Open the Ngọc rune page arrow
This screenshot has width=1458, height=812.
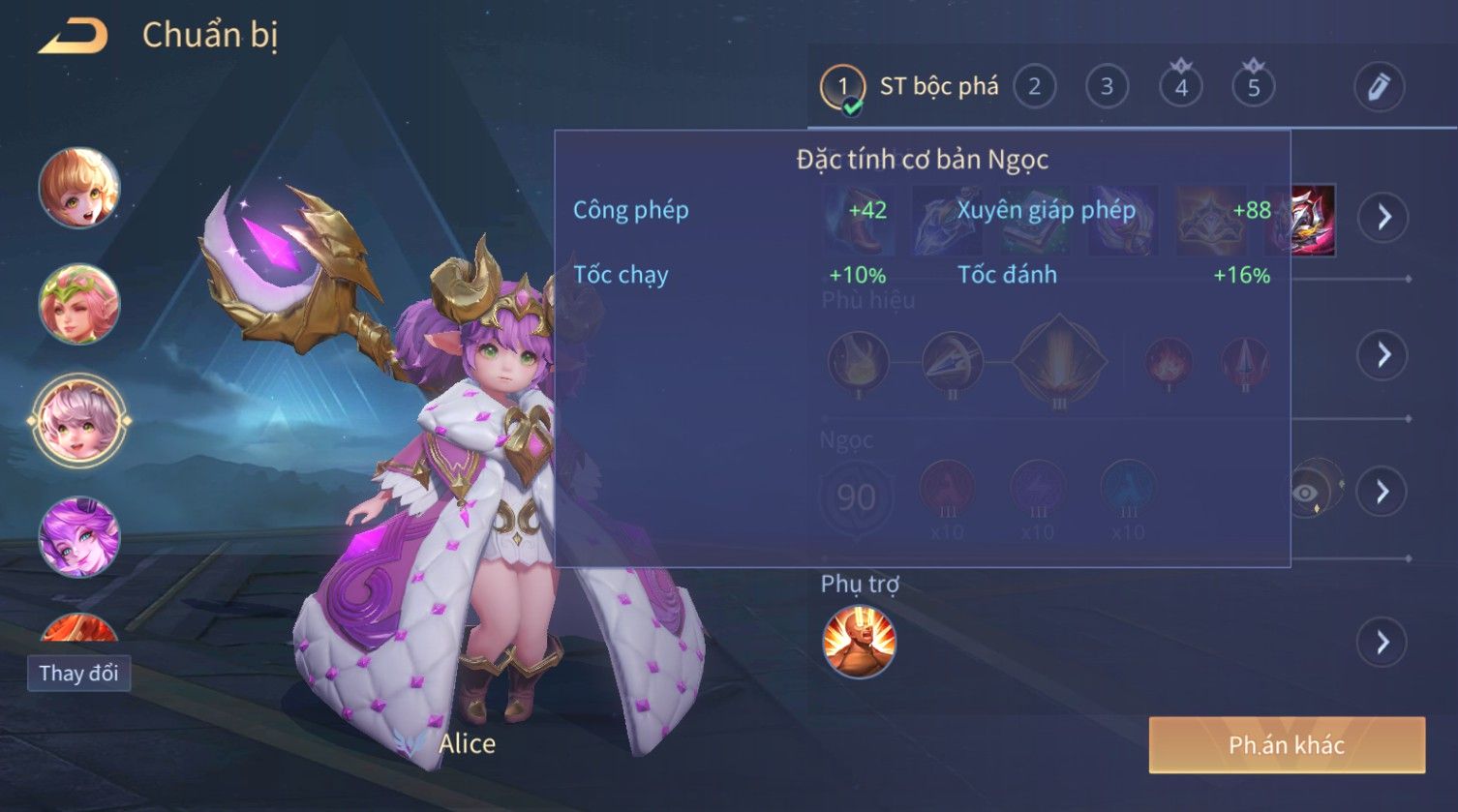[1382, 492]
